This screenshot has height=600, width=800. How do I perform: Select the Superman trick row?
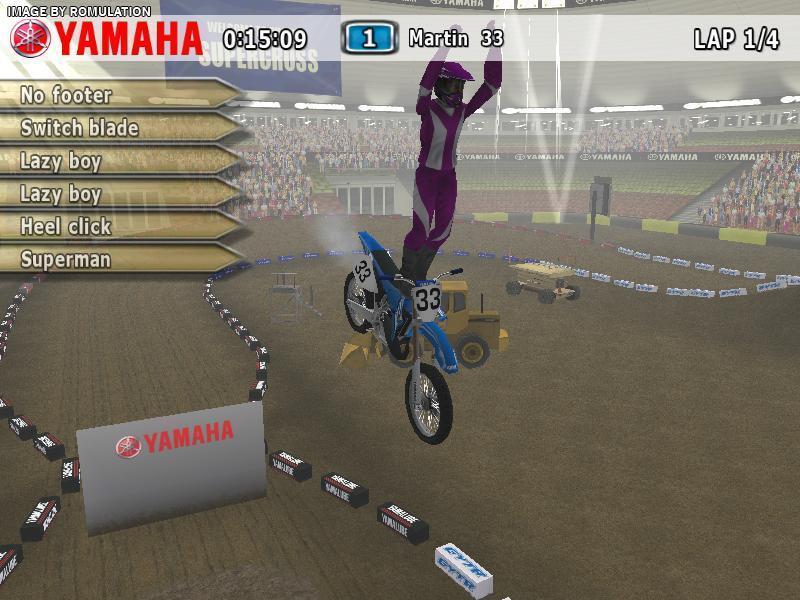pyautogui.click(x=66, y=259)
